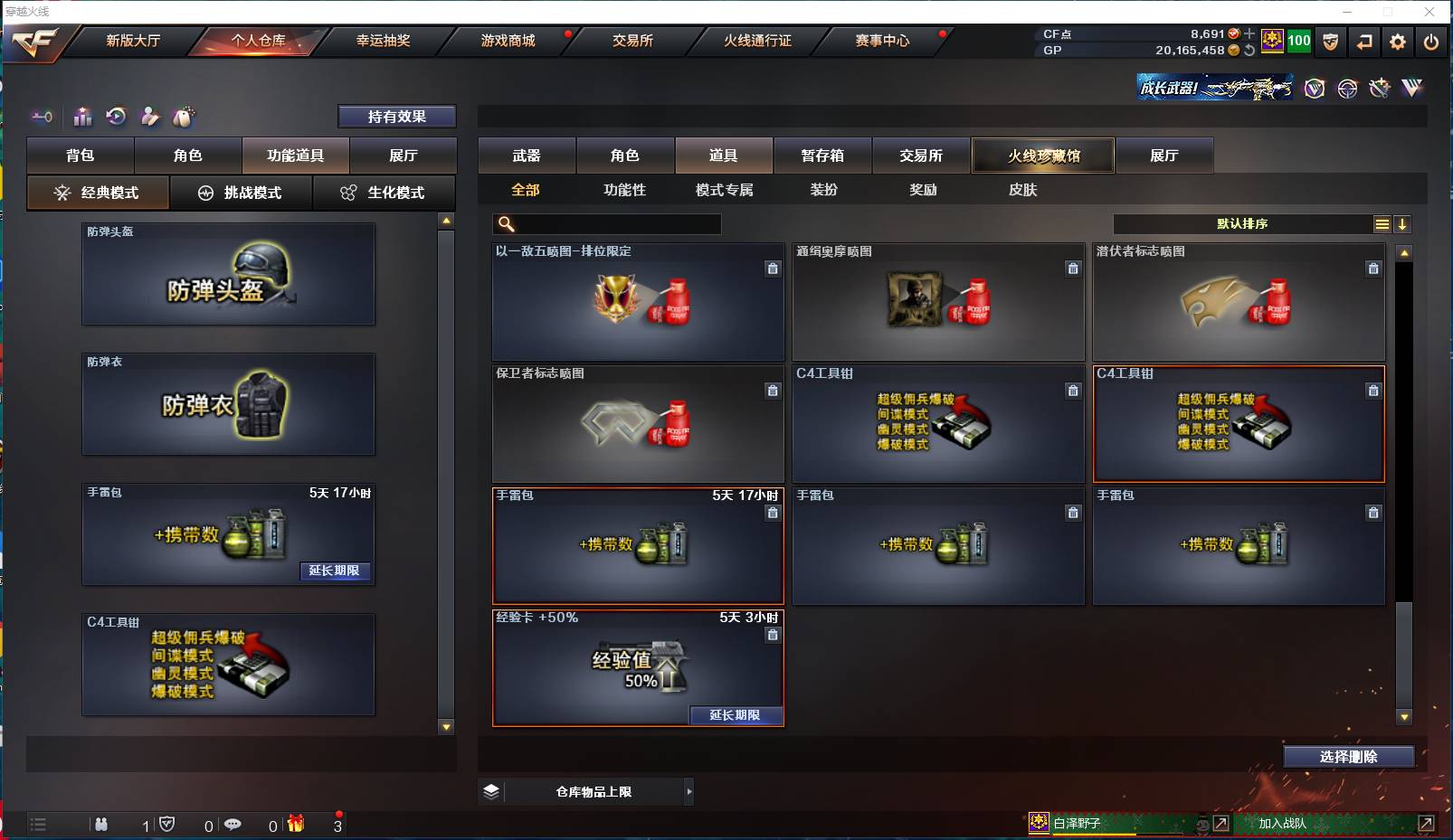The height and width of the screenshot is (840, 1453).
Task: Click the restore/refresh circular arrow icon
Action: 115,116
